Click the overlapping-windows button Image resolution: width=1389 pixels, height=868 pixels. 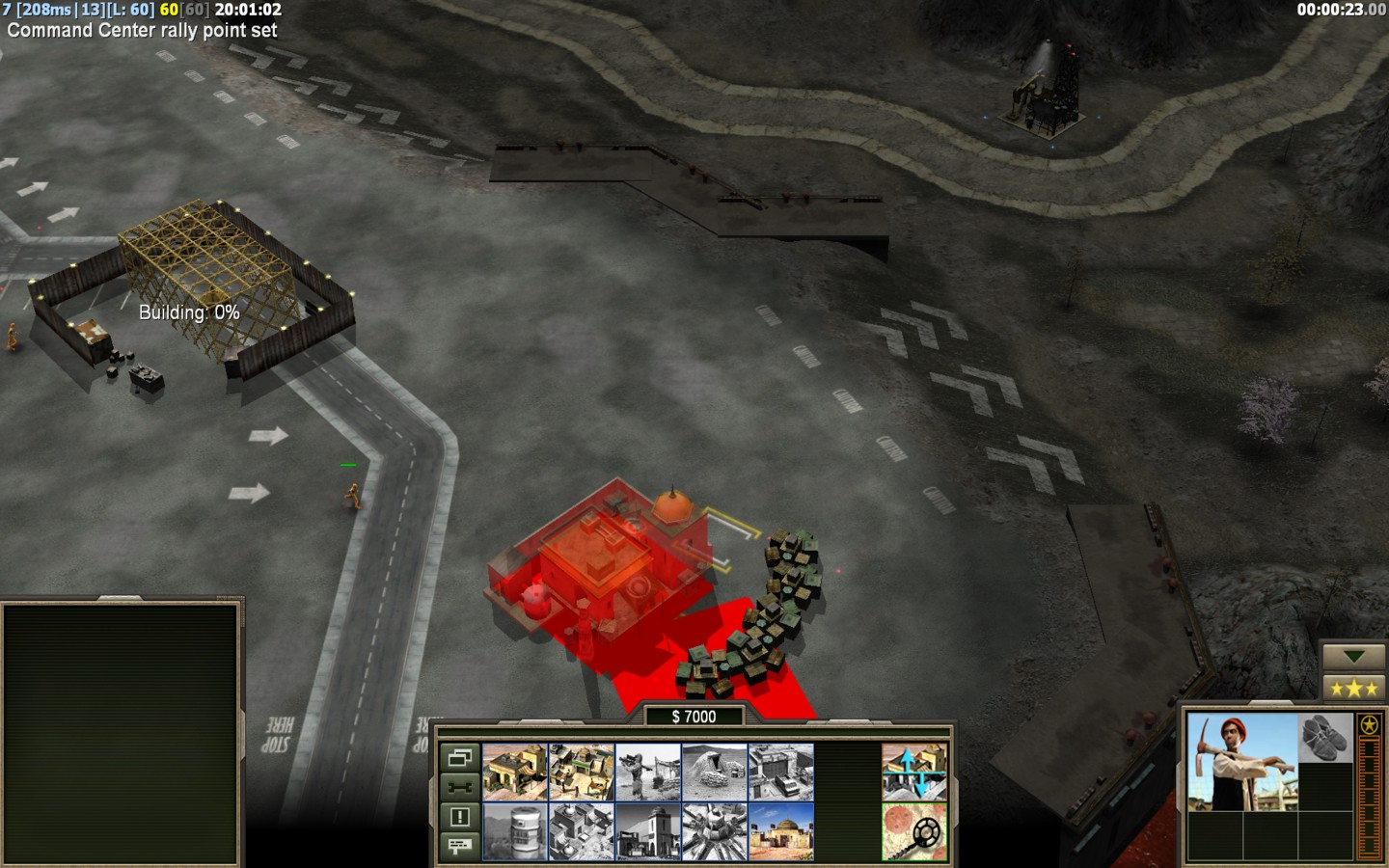pyautogui.click(x=459, y=757)
